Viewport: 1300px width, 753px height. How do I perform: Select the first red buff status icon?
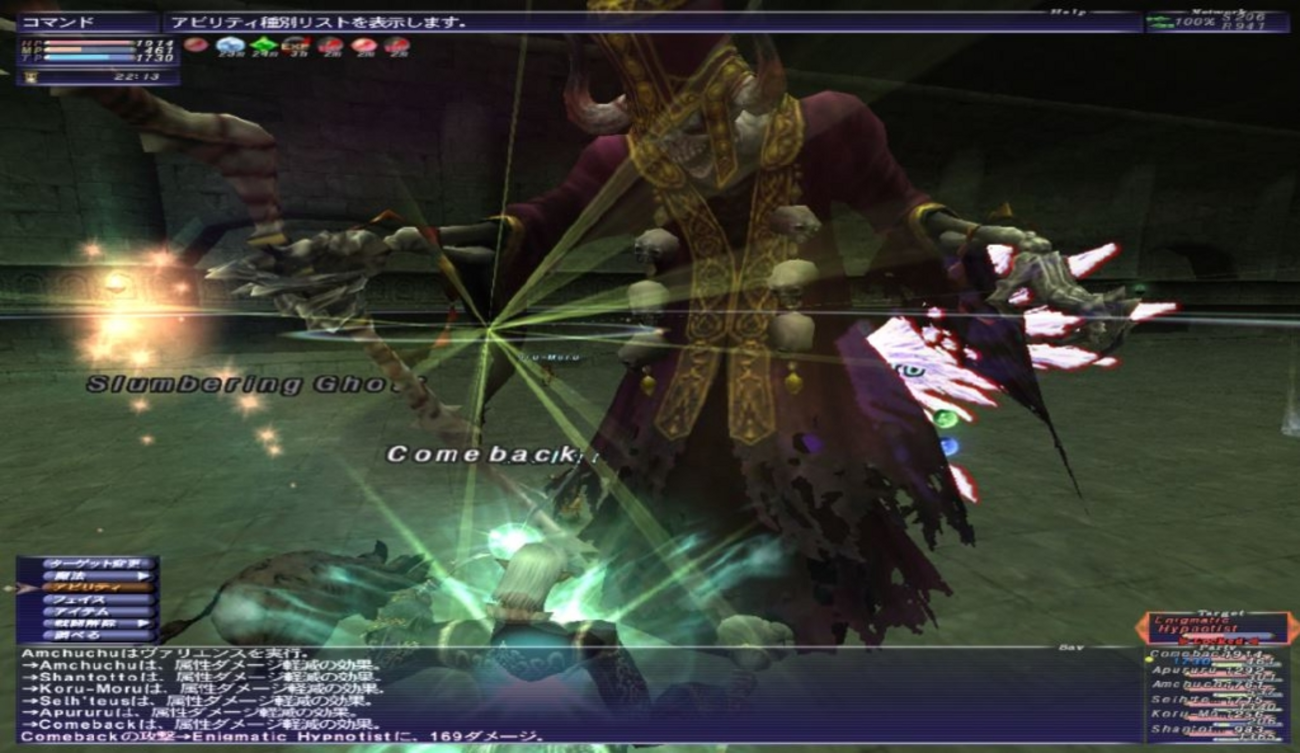pyautogui.click(x=198, y=45)
